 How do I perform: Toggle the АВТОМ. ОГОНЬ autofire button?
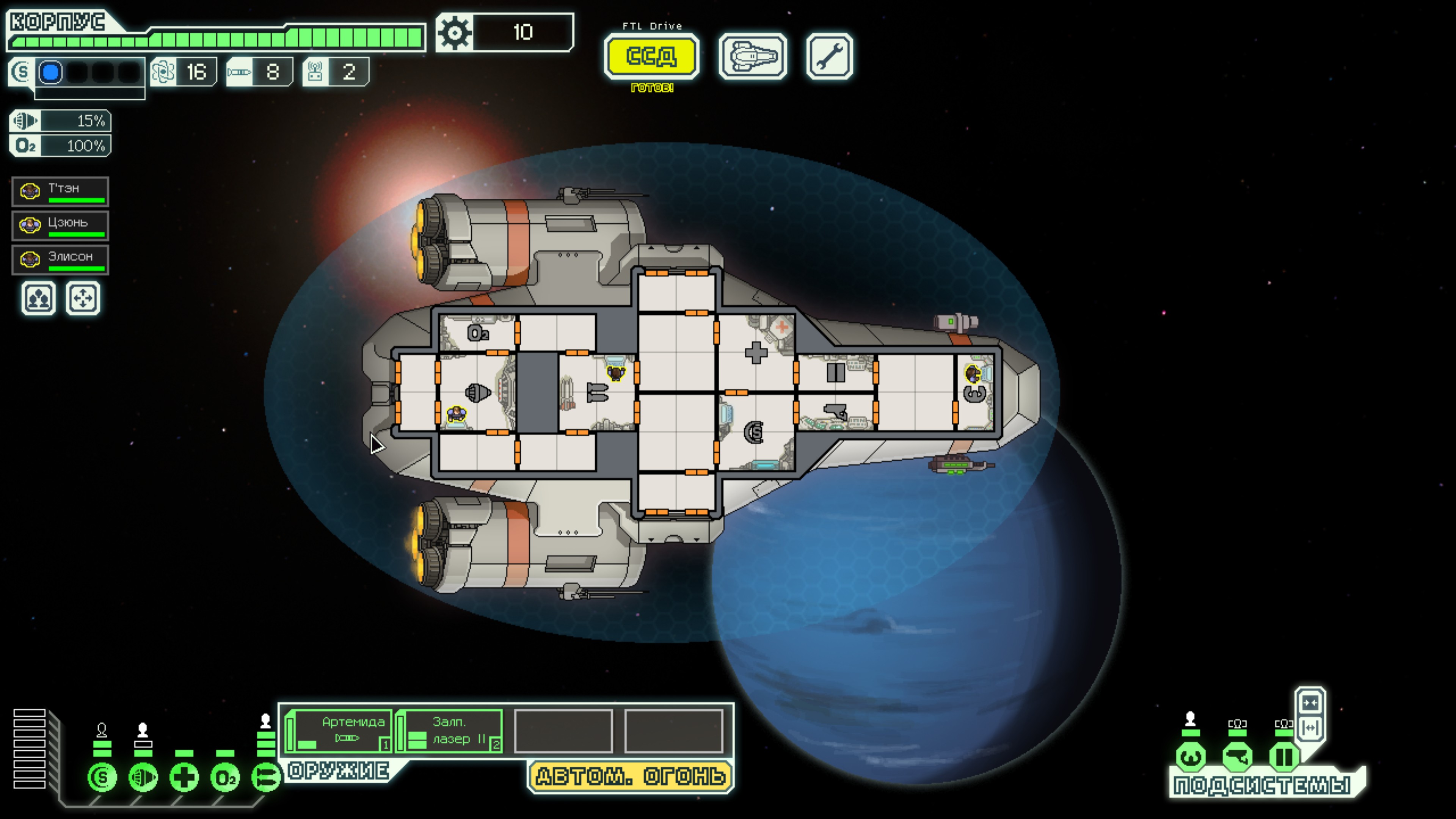tap(630, 777)
